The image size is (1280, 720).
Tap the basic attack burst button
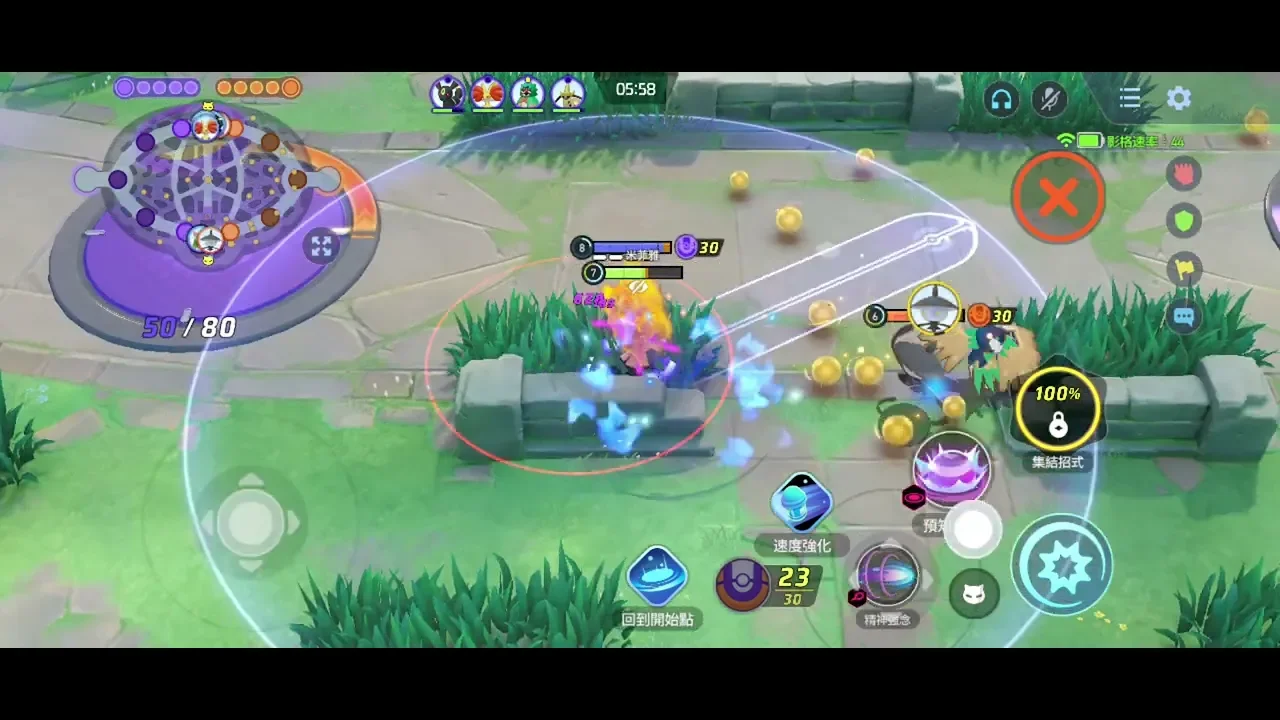tap(1061, 565)
